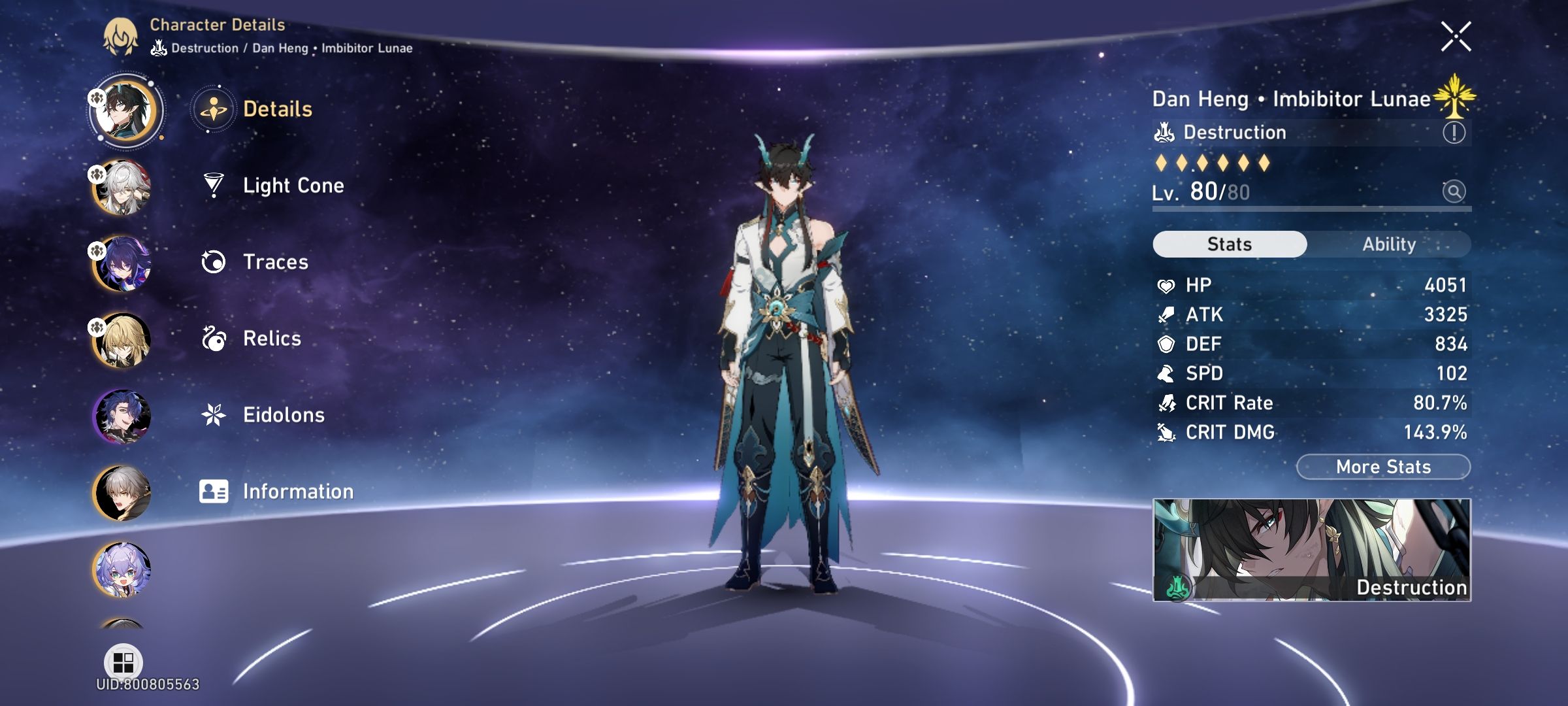Select the Traces menu icon
This screenshot has height=706, width=1568.
(x=213, y=261)
